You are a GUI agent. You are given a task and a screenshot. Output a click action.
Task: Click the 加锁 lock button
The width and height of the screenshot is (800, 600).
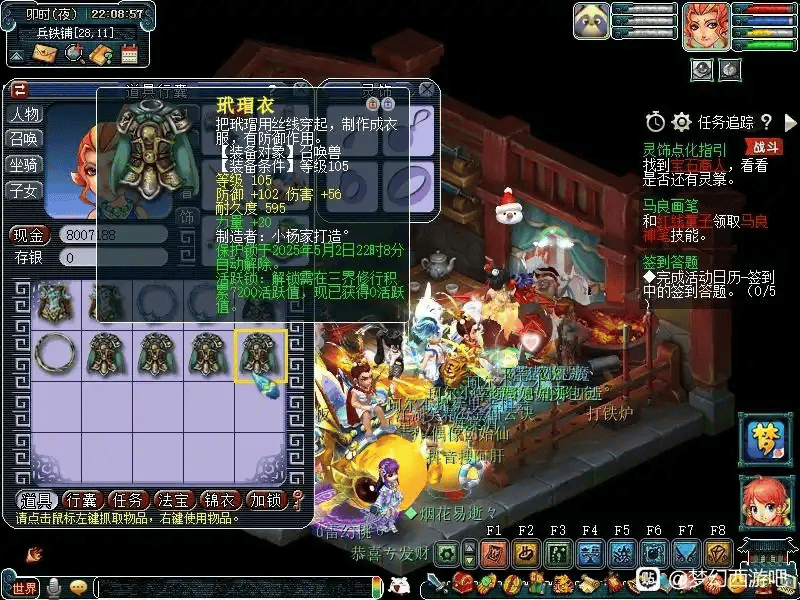tap(266, 500)
